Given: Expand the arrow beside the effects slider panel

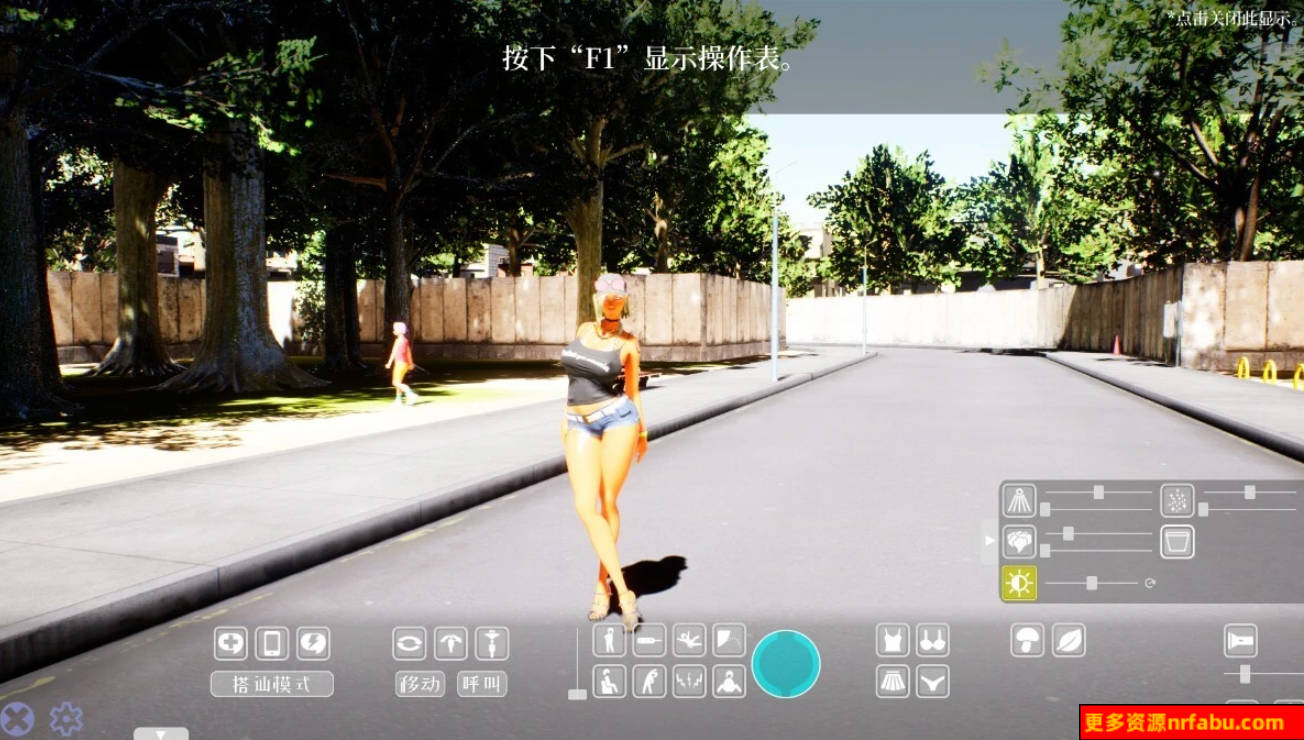Looking at the screenshot, I should (988, 541).
